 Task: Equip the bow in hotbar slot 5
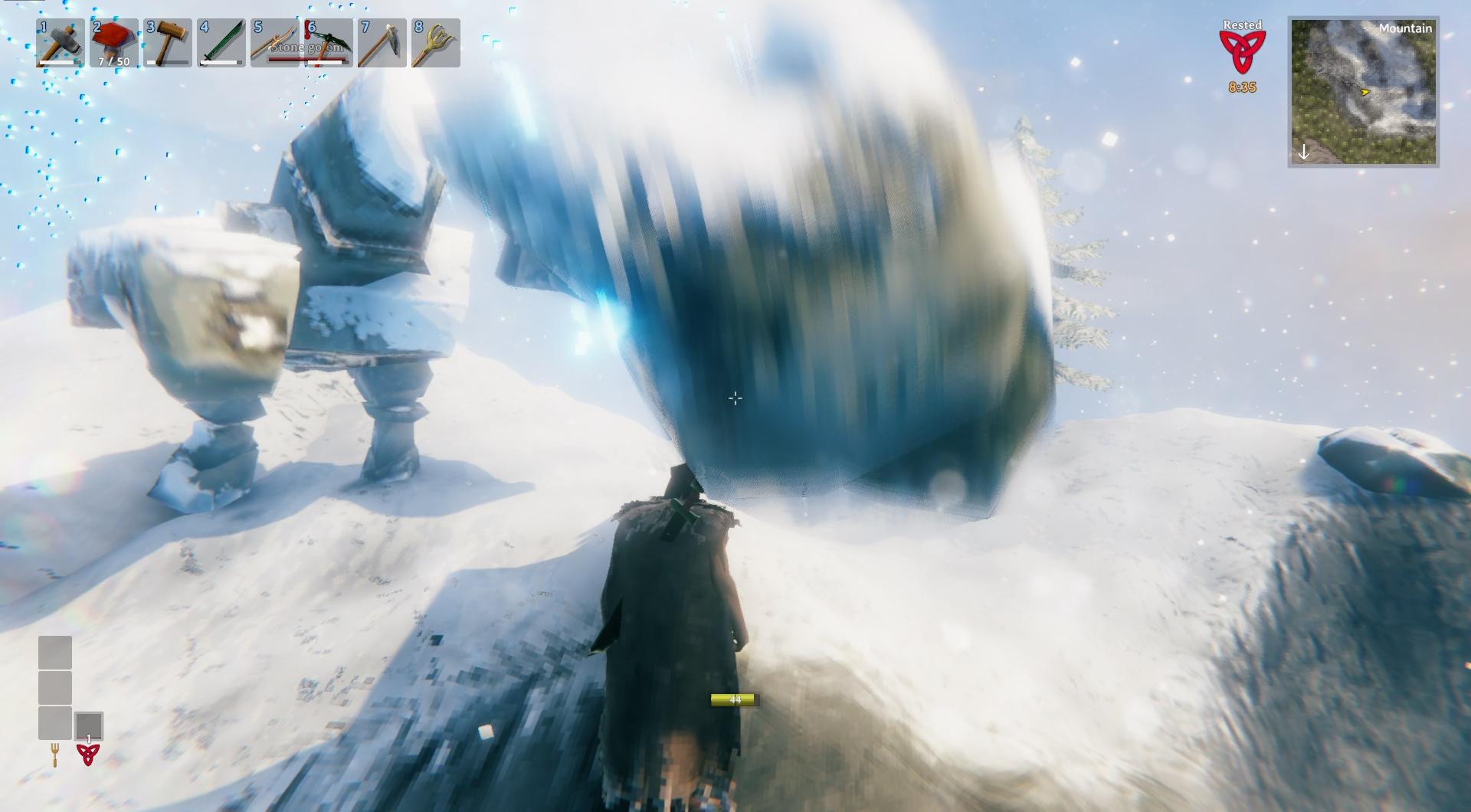[x=274, y=43]
